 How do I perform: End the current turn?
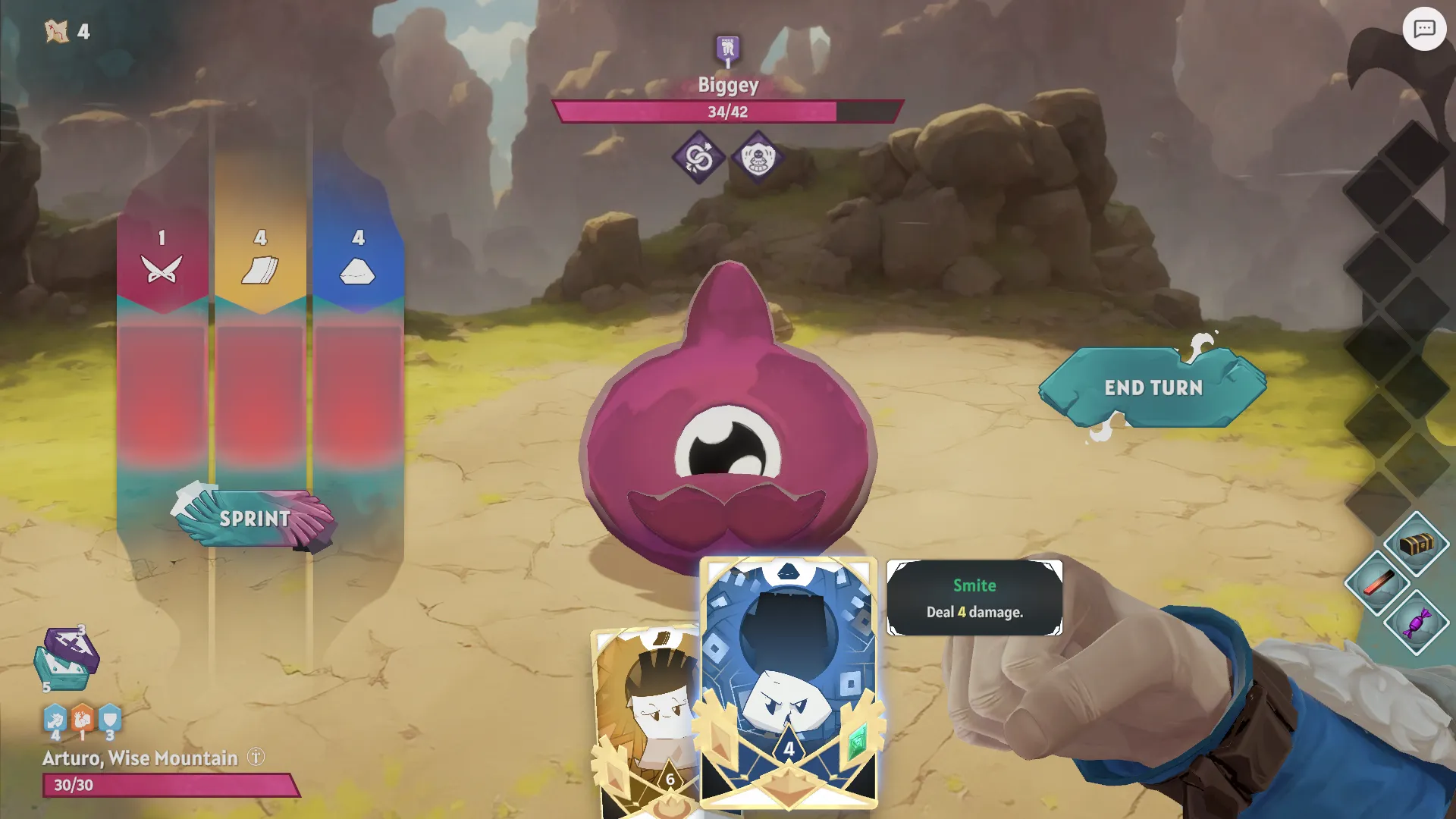1153,388
